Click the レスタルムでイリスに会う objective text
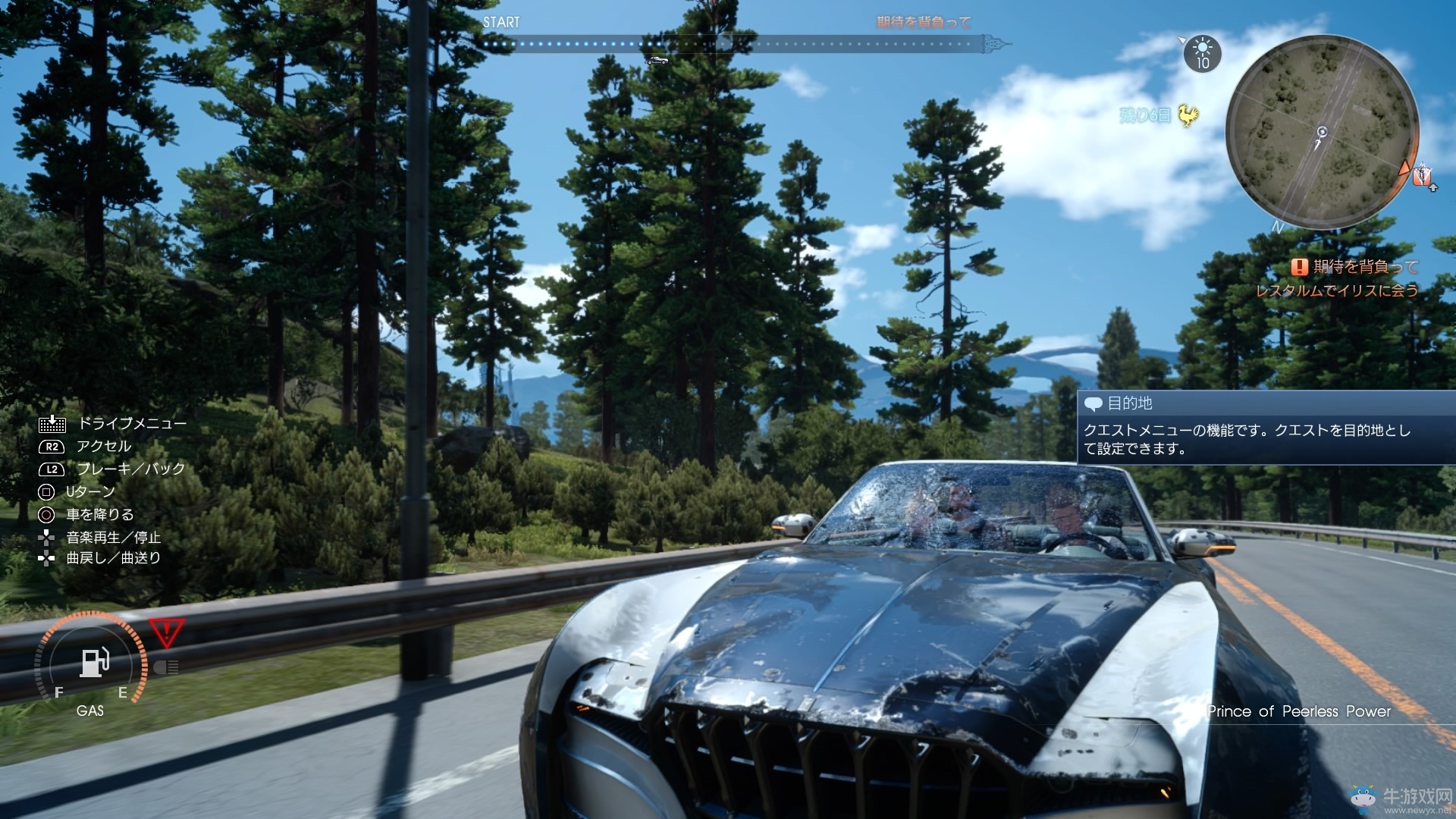Image resolution: width=1456 pixels, height=819 pixels. (x=1337, y=289)
